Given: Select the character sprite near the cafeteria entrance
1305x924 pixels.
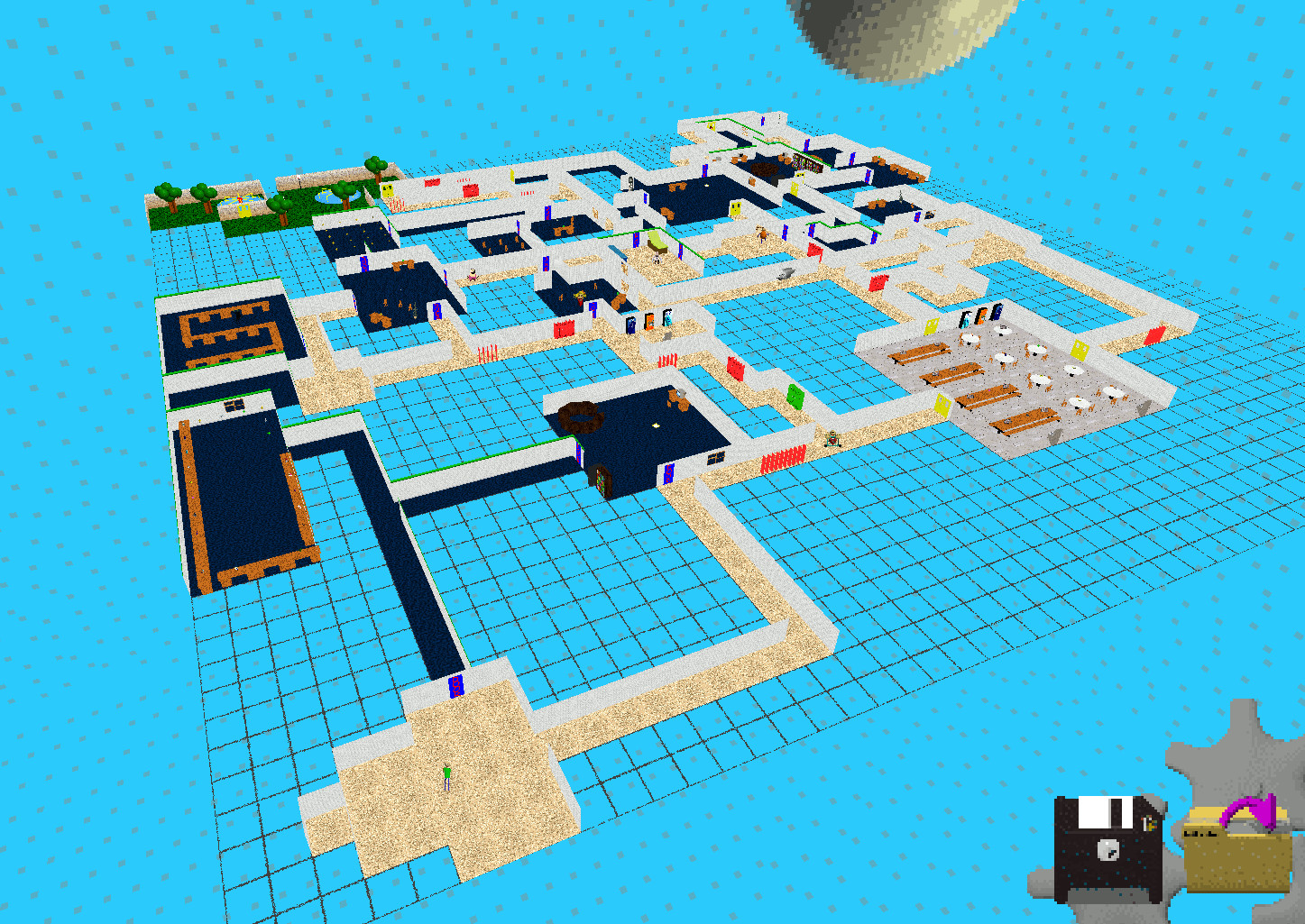Looking at the screenshot, I should click(x=832, y=439).
